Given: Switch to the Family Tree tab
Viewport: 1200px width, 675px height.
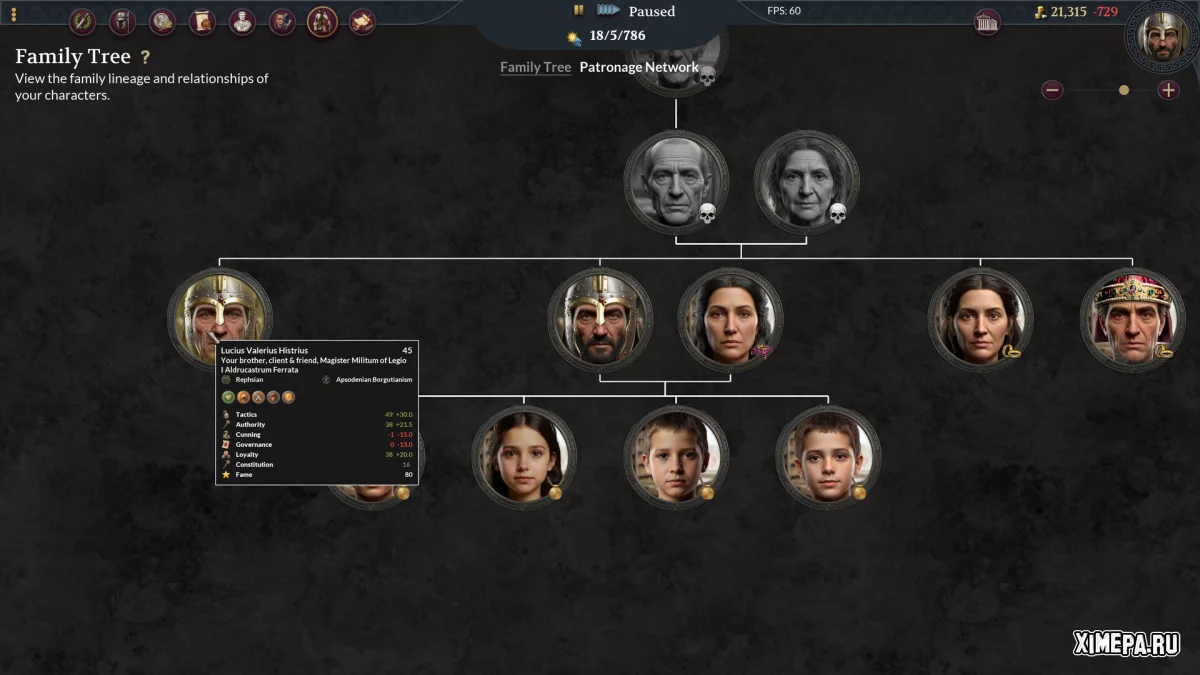Looking at the screenshot, I should (x=535, y=67).
